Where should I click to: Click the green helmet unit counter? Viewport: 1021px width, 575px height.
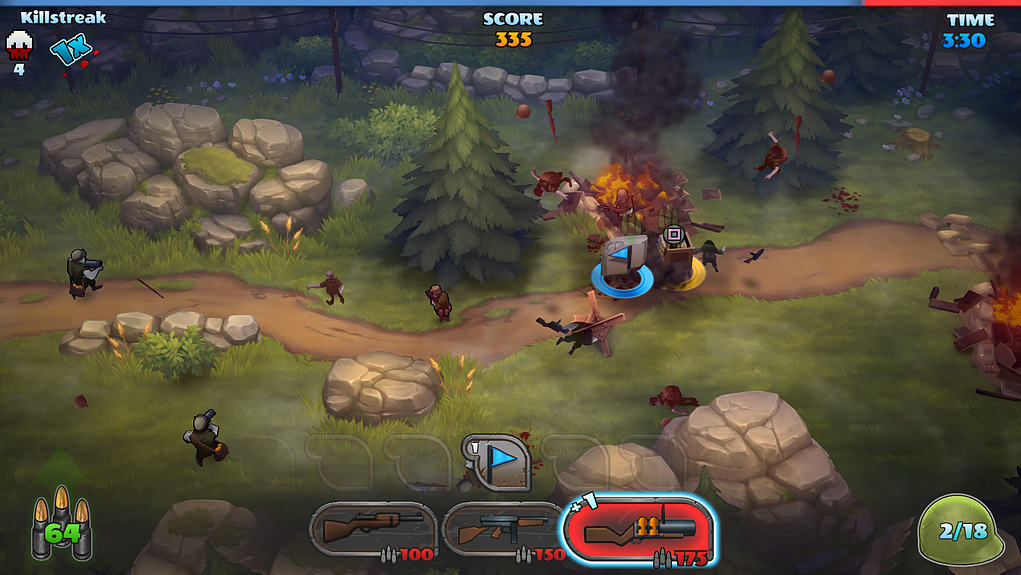click(x=959, y=532)
